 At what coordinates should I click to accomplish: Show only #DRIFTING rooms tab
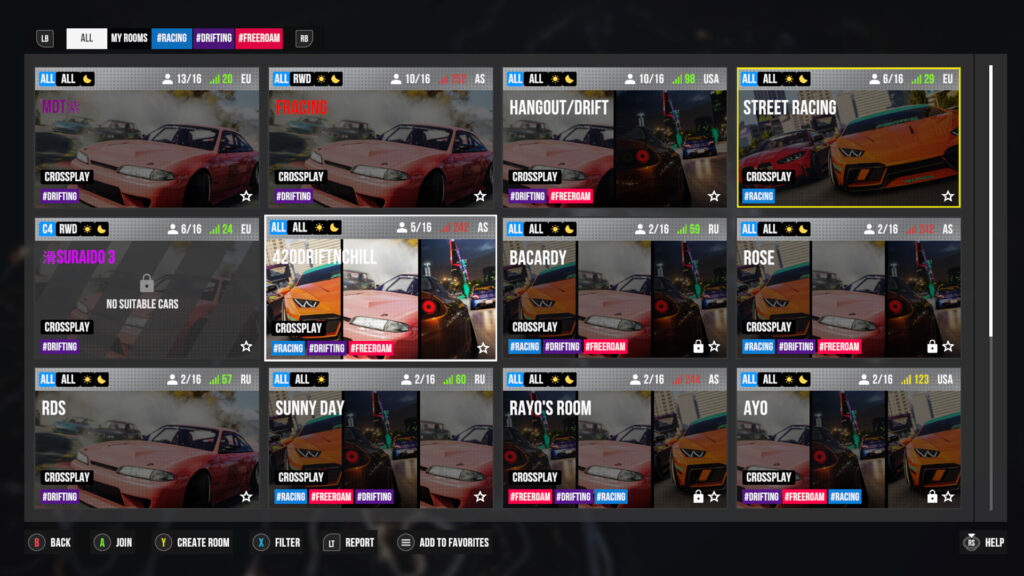[x=214, y=38]
